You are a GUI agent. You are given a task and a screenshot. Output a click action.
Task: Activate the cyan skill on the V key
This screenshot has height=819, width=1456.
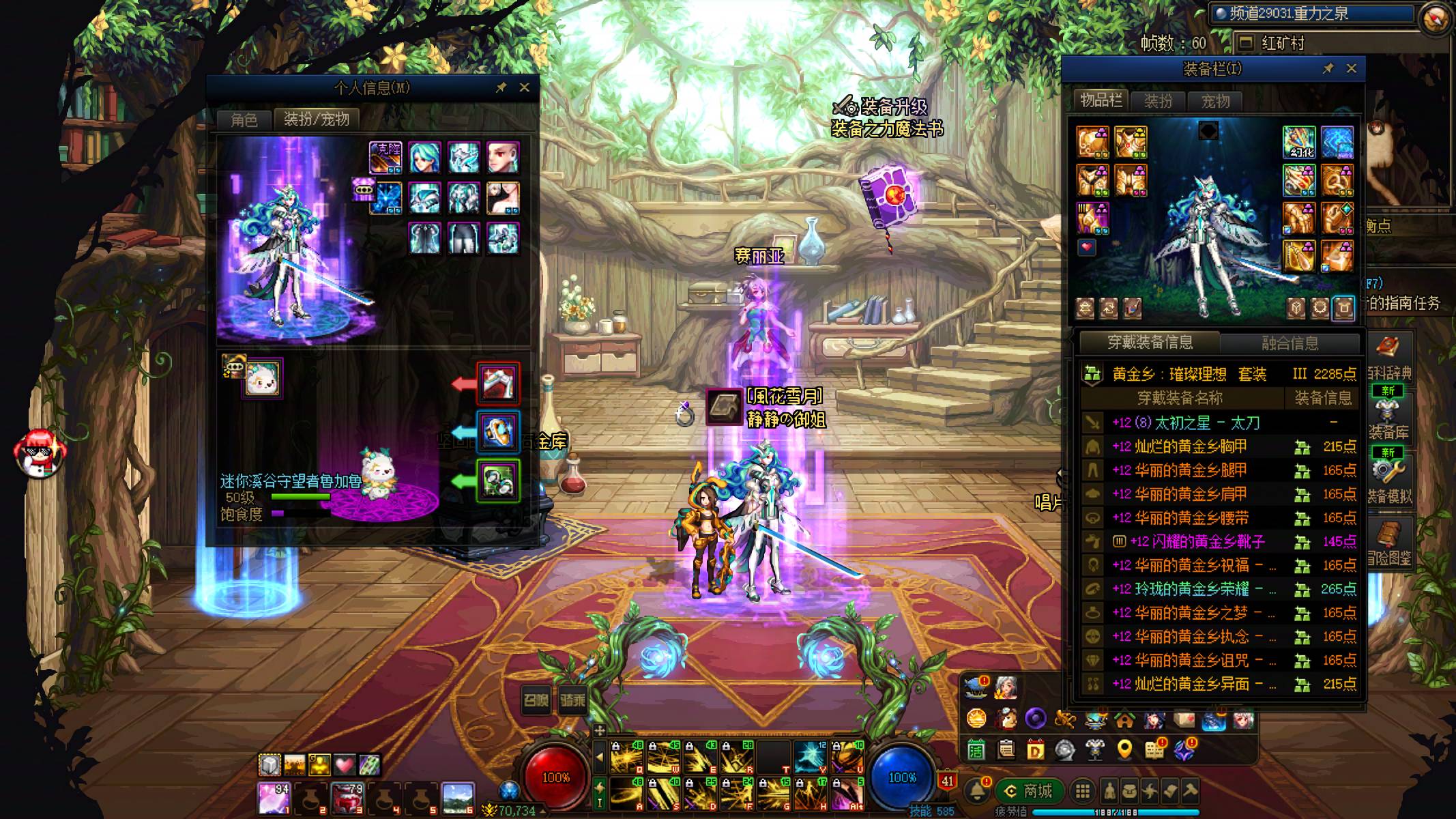(x=811, y=757)
